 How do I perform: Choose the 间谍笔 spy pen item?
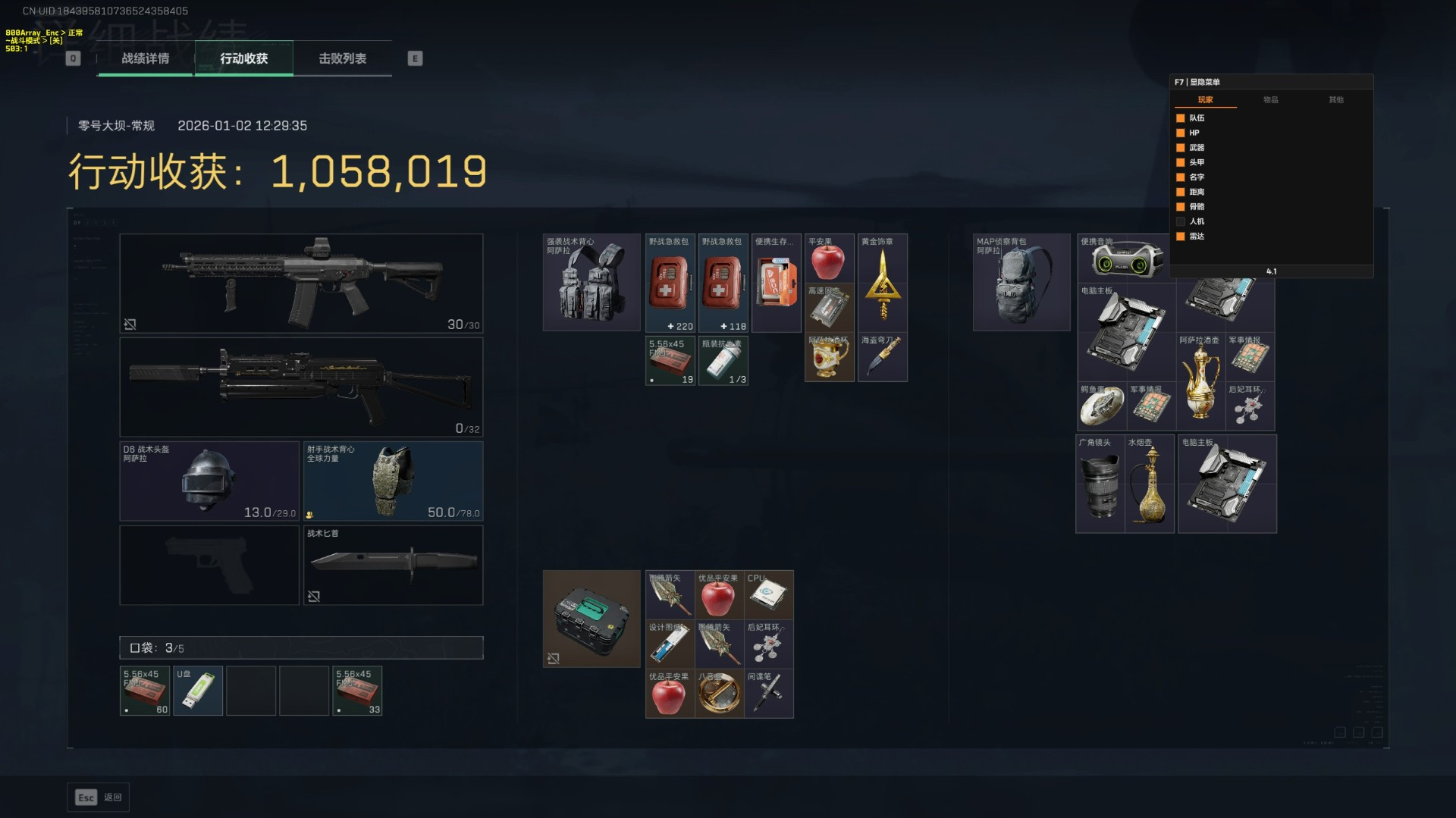point(768,693)
